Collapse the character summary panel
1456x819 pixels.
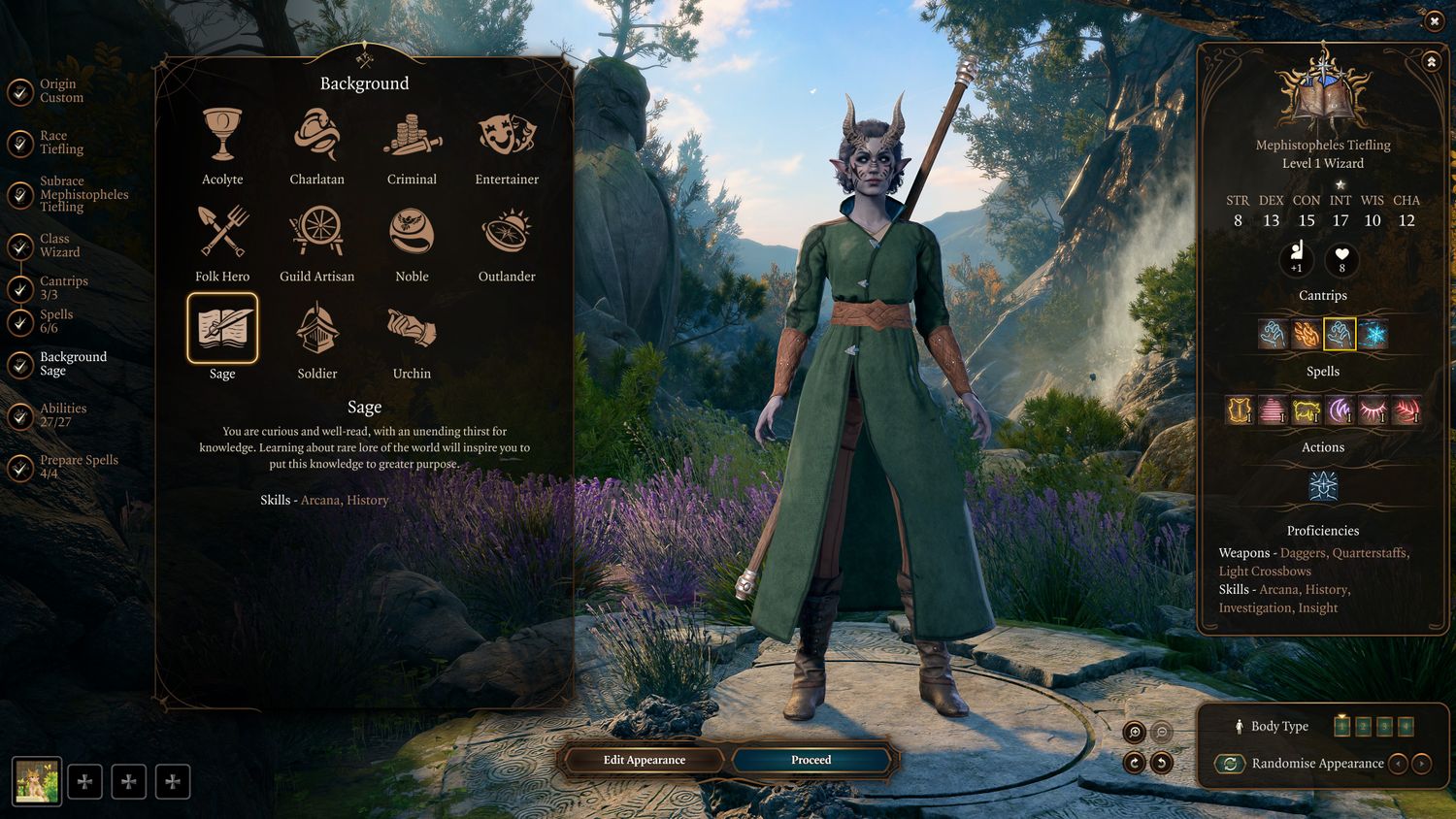[x=1431, y=62]
